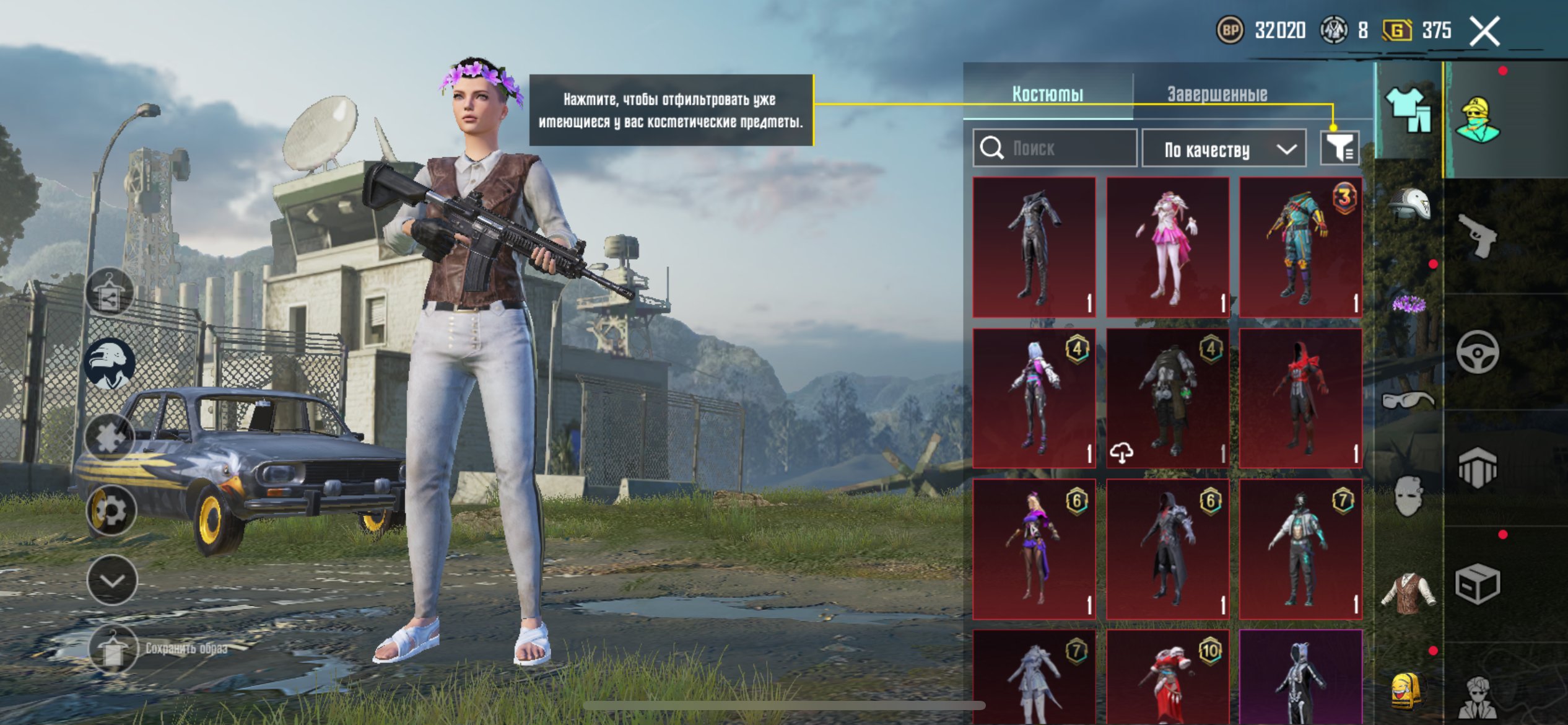Collapse the side menu with down arrow
Screen dimensions: 1568x725
tap(112, 581)
